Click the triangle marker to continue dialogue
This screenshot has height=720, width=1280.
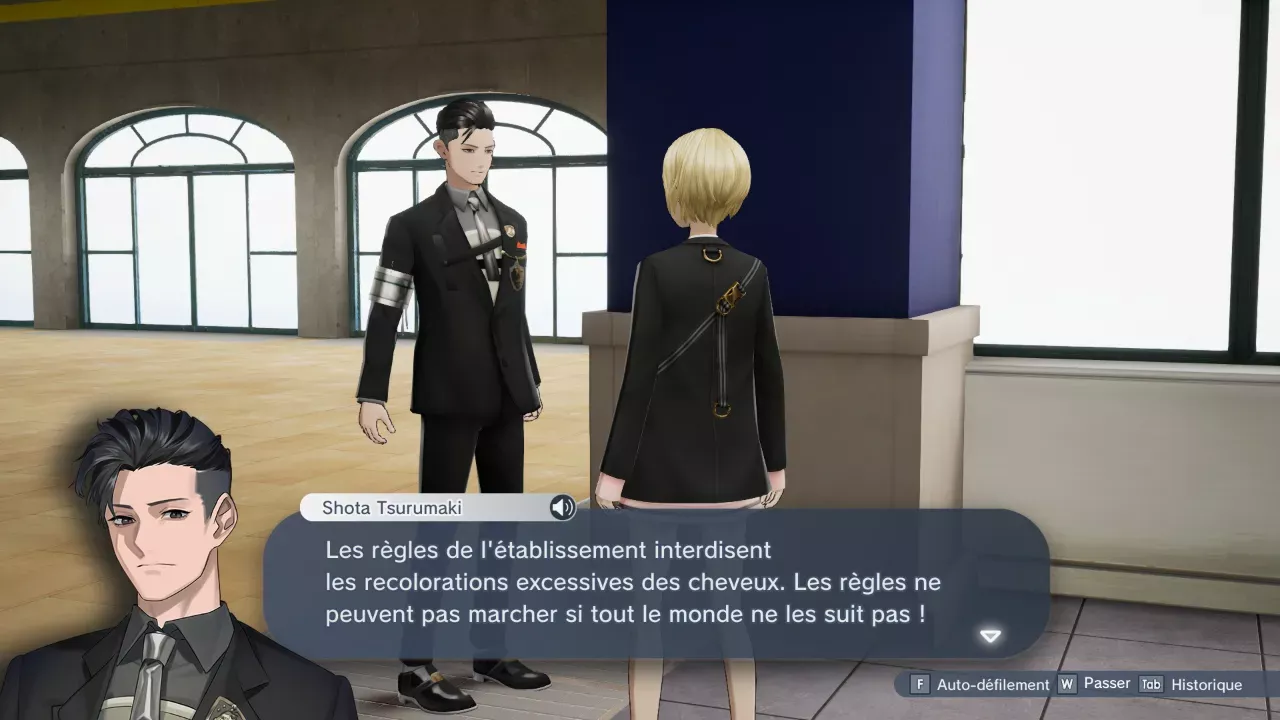989,635
